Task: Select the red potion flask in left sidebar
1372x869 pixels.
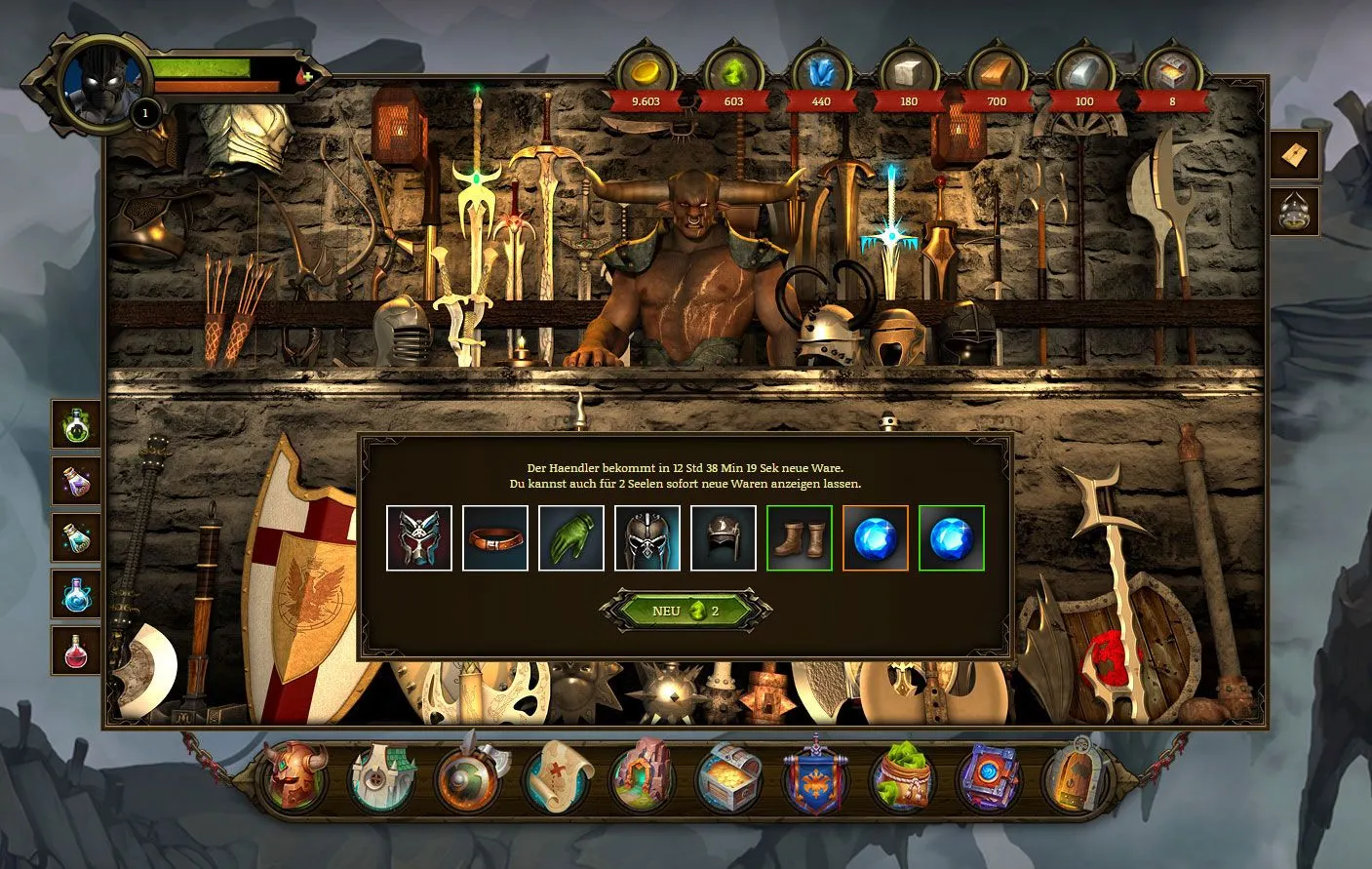Action: 75,652
